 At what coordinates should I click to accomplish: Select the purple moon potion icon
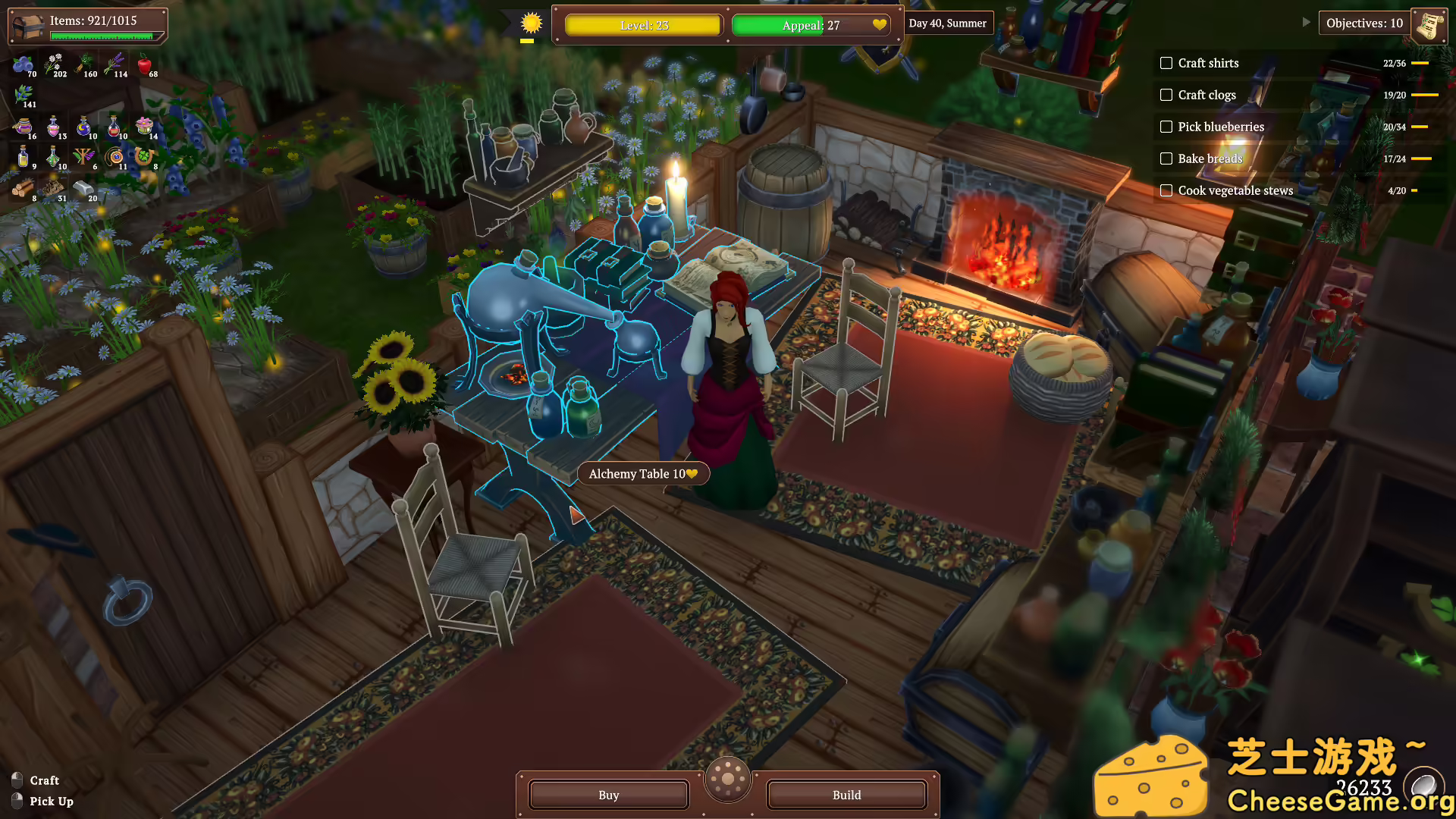point(83,126)
